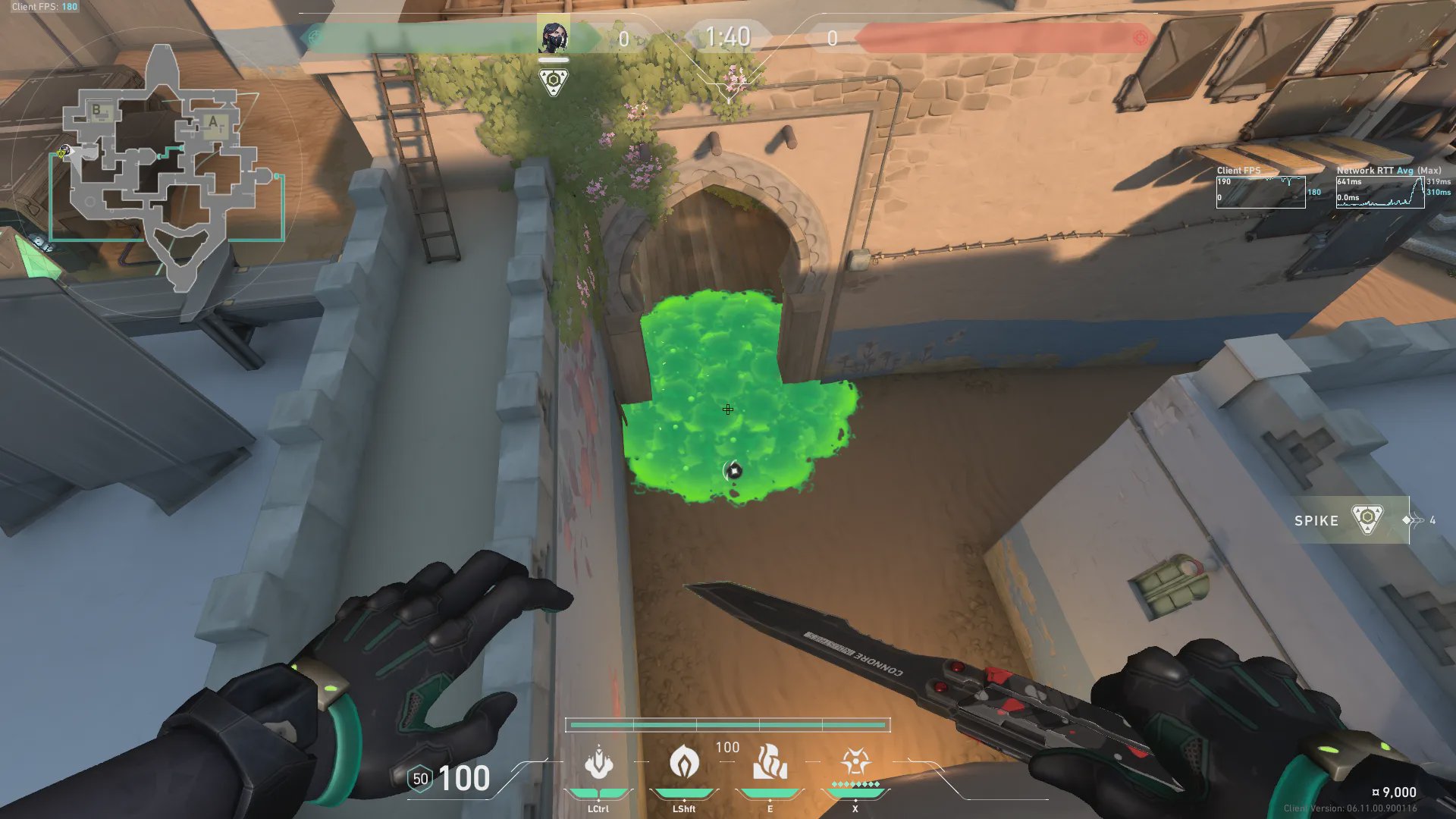
Task: Activate the Toxic Screen ability icon
Action: click(769, 762)
